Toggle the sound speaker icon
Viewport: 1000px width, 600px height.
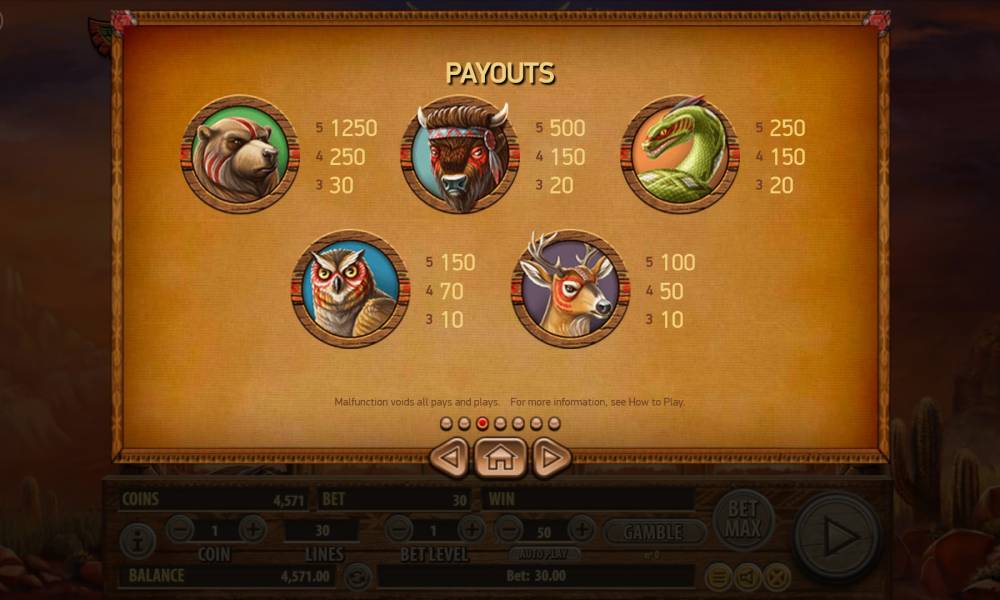[x=748, y=576]
